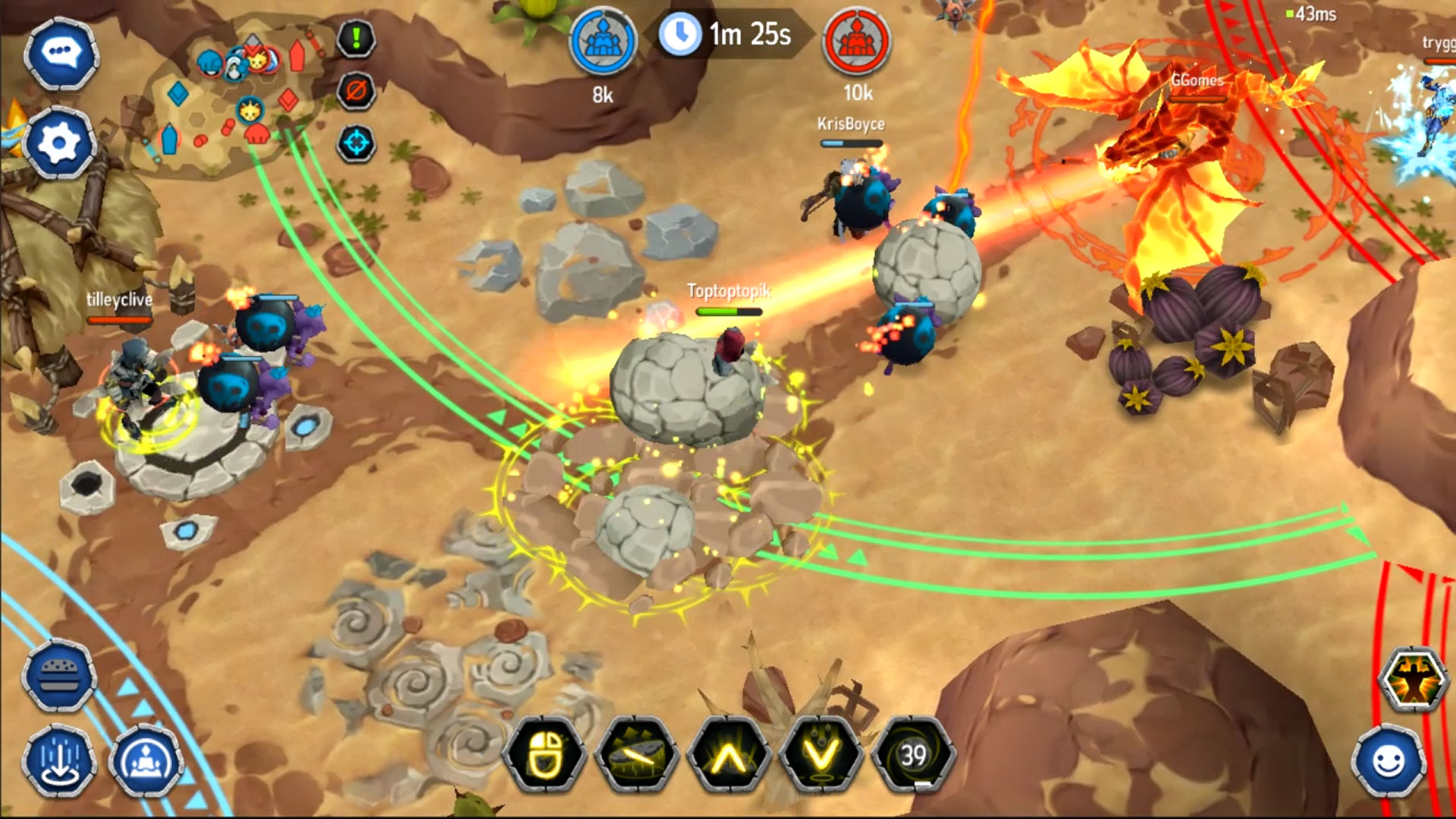The height and width of the screenshot is (819, 1456).
Task: Open the chat speech bubble button
Action: tap(61, 53)
